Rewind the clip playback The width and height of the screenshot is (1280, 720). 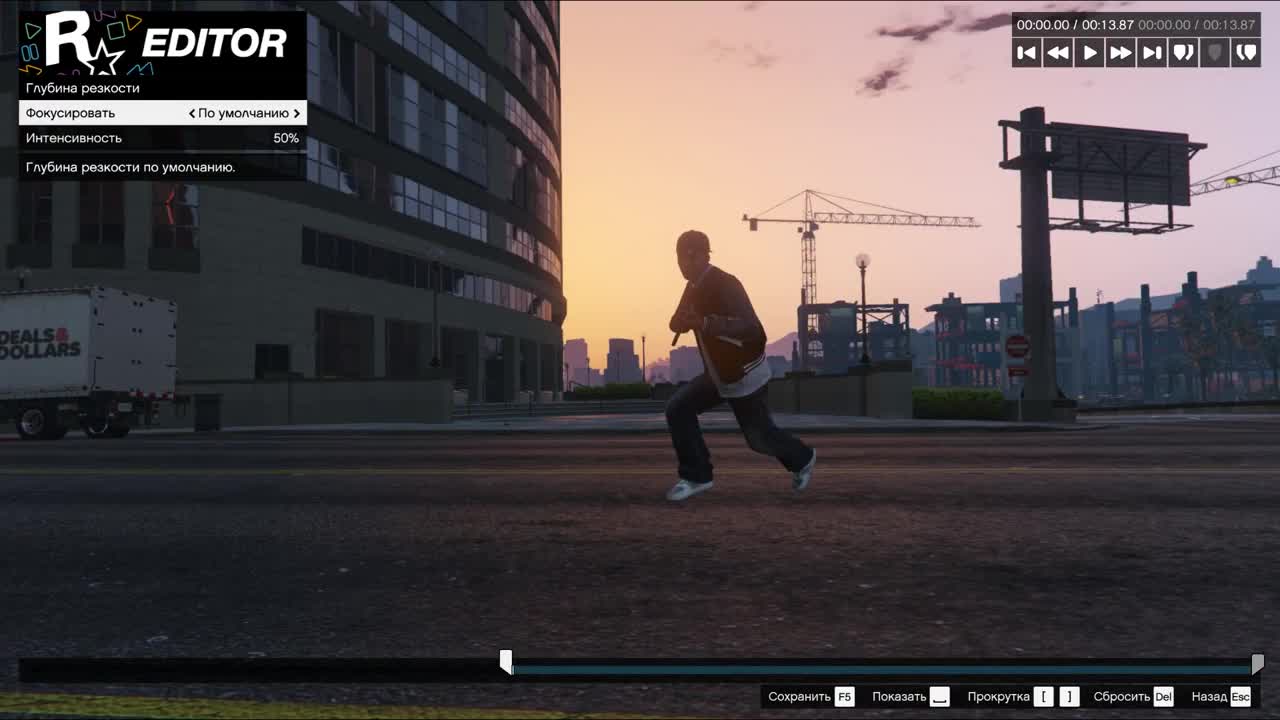pyautogui.click(x=1058, y=53)
